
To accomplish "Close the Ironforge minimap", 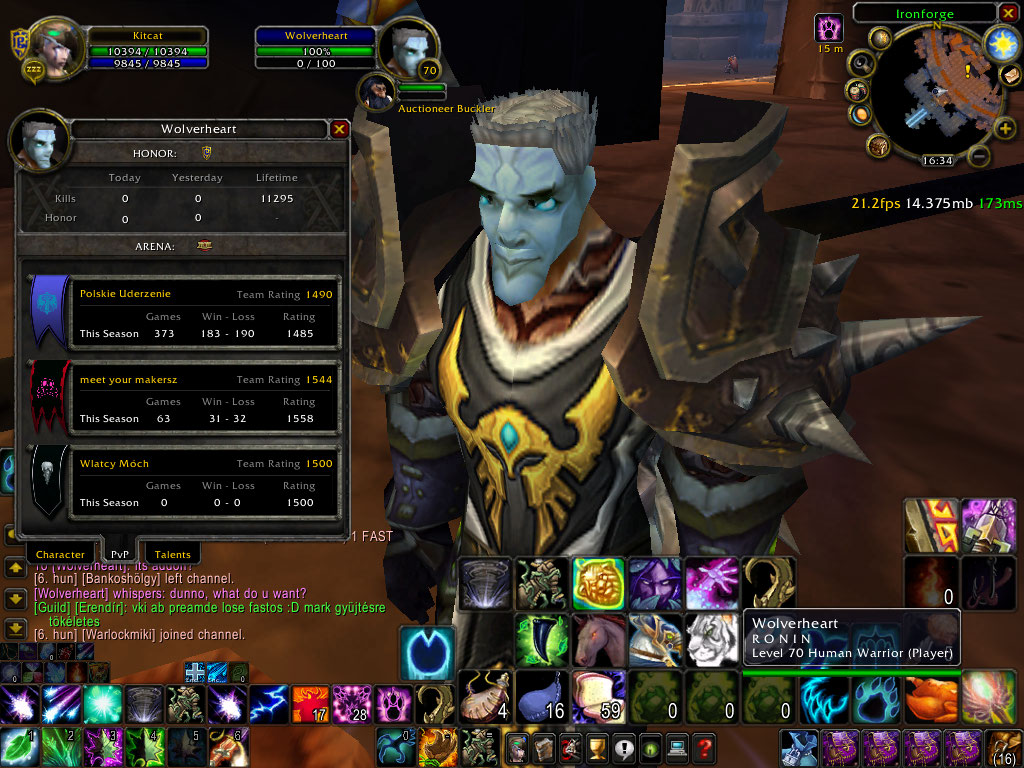I will [x=1008, y=14].
